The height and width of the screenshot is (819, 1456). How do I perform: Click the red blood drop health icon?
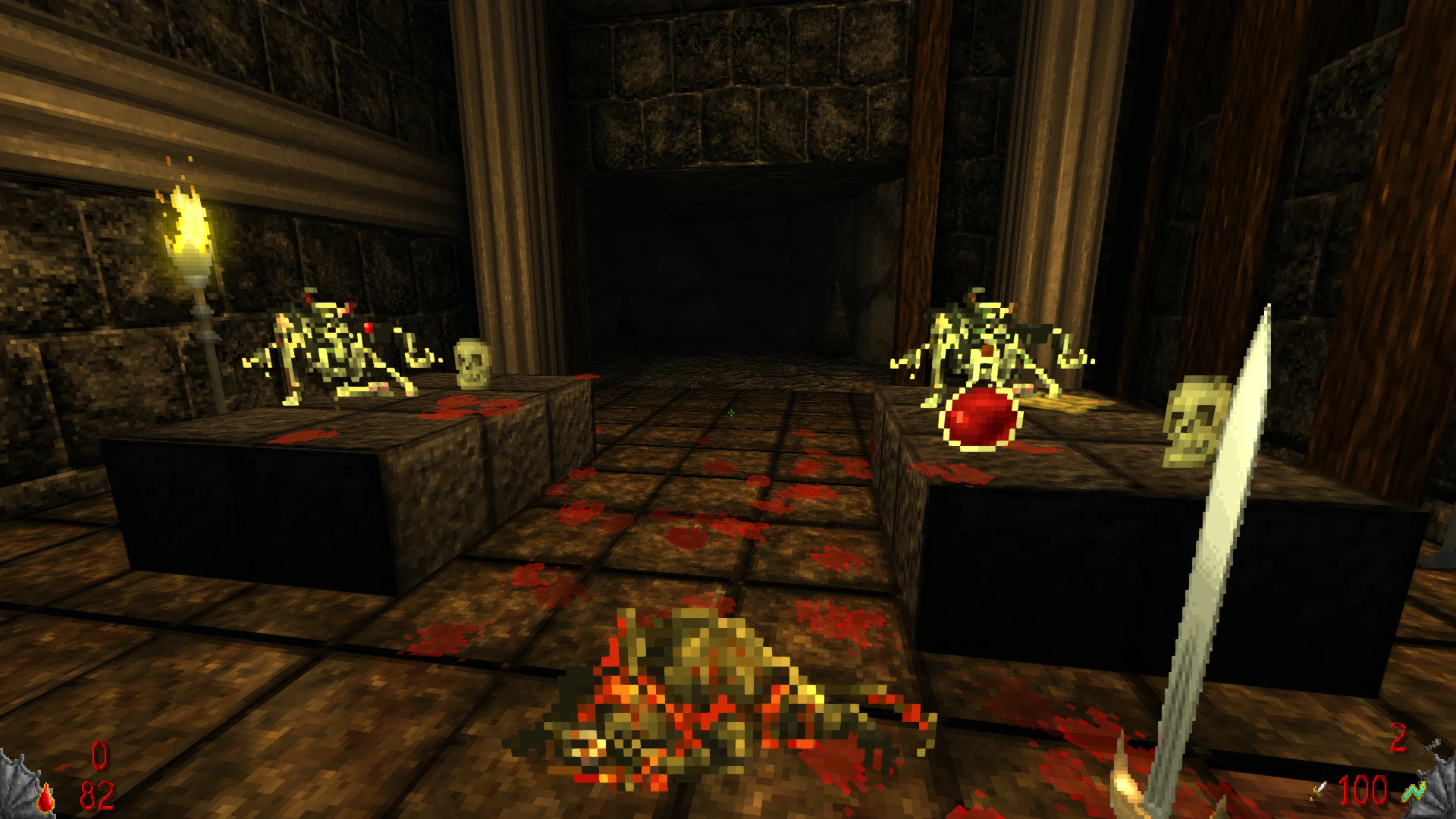pyautogui.click(x=47, y=797)
